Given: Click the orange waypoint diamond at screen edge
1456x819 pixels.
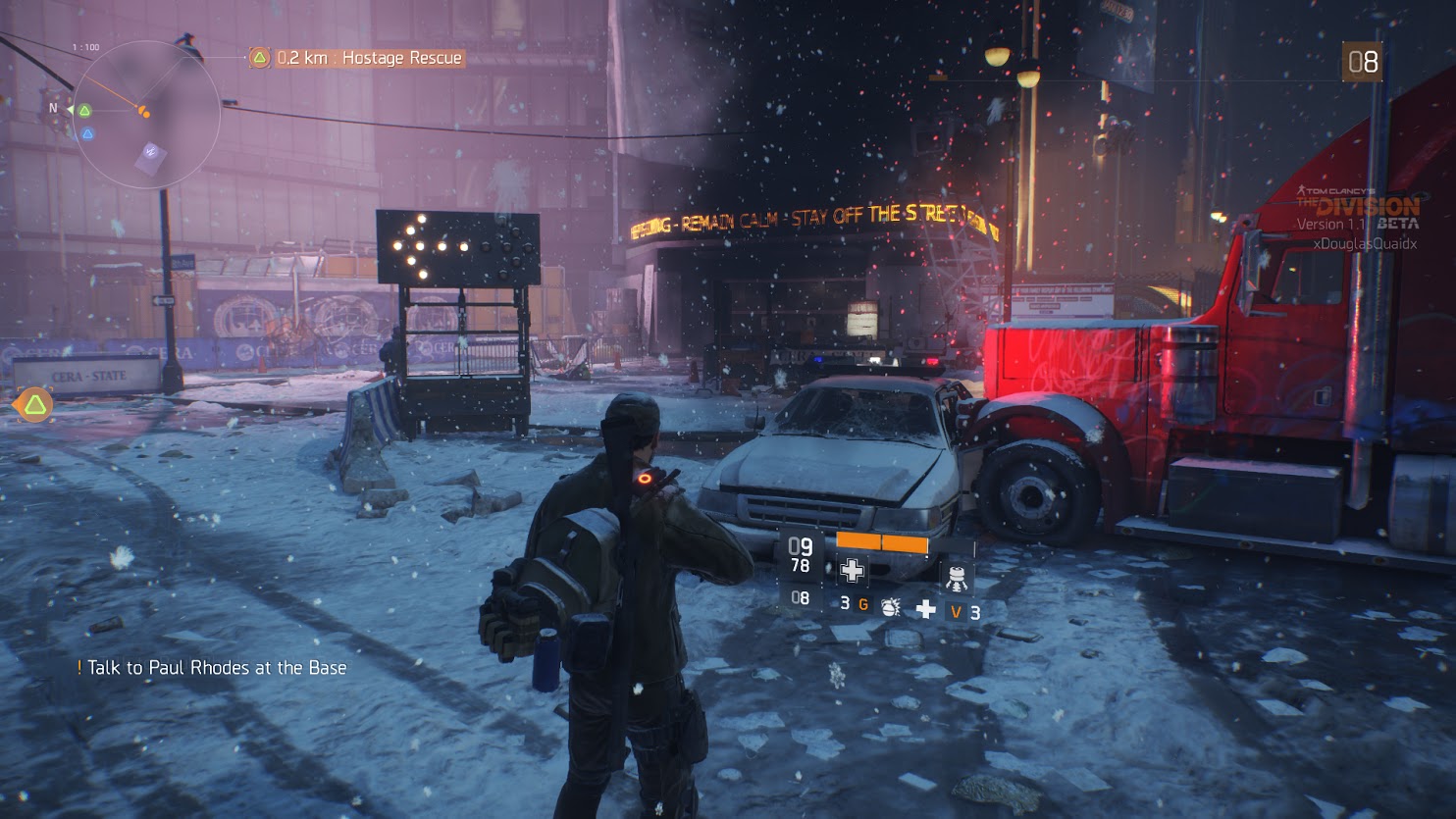Looking at the screenshot, I should click(35, 404).
